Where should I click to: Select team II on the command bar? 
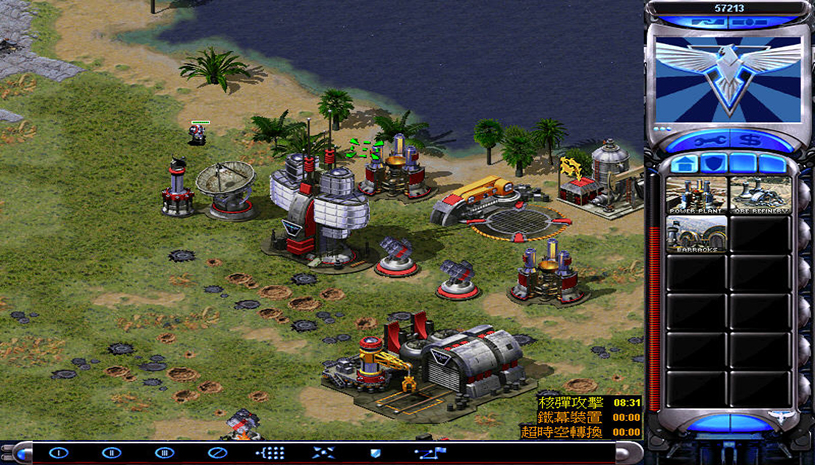111,453
